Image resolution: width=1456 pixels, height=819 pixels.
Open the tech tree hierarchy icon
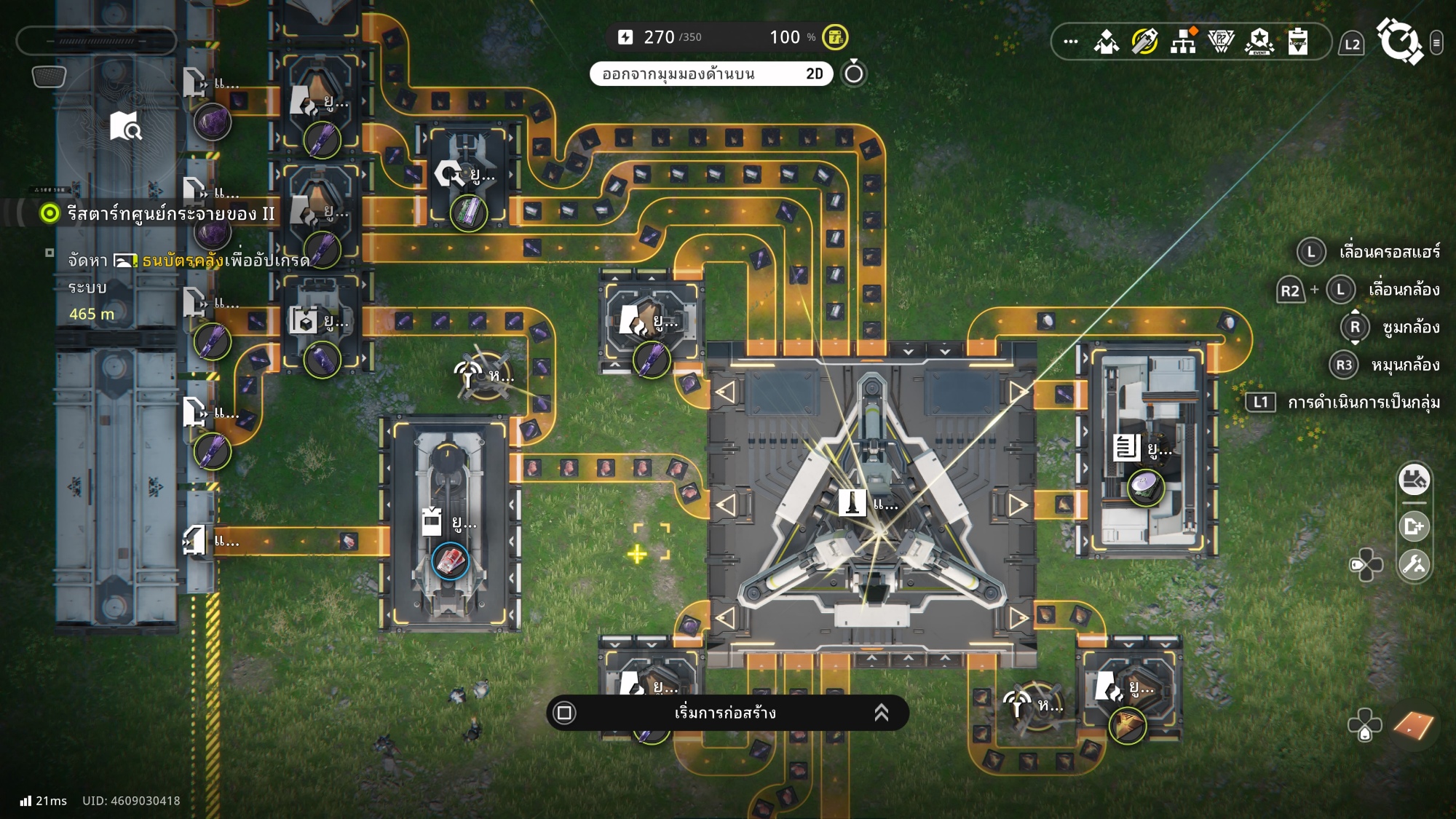(x=1183, y=41)
